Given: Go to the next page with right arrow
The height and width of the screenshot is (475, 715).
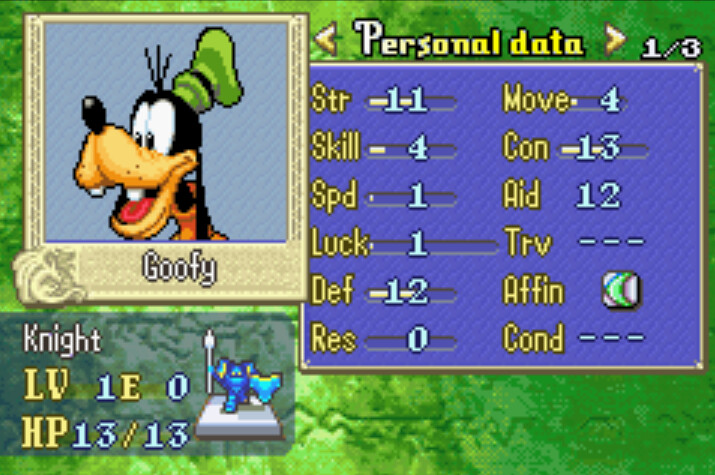Looking at the screenshot, I should click(x=615, y=41).
